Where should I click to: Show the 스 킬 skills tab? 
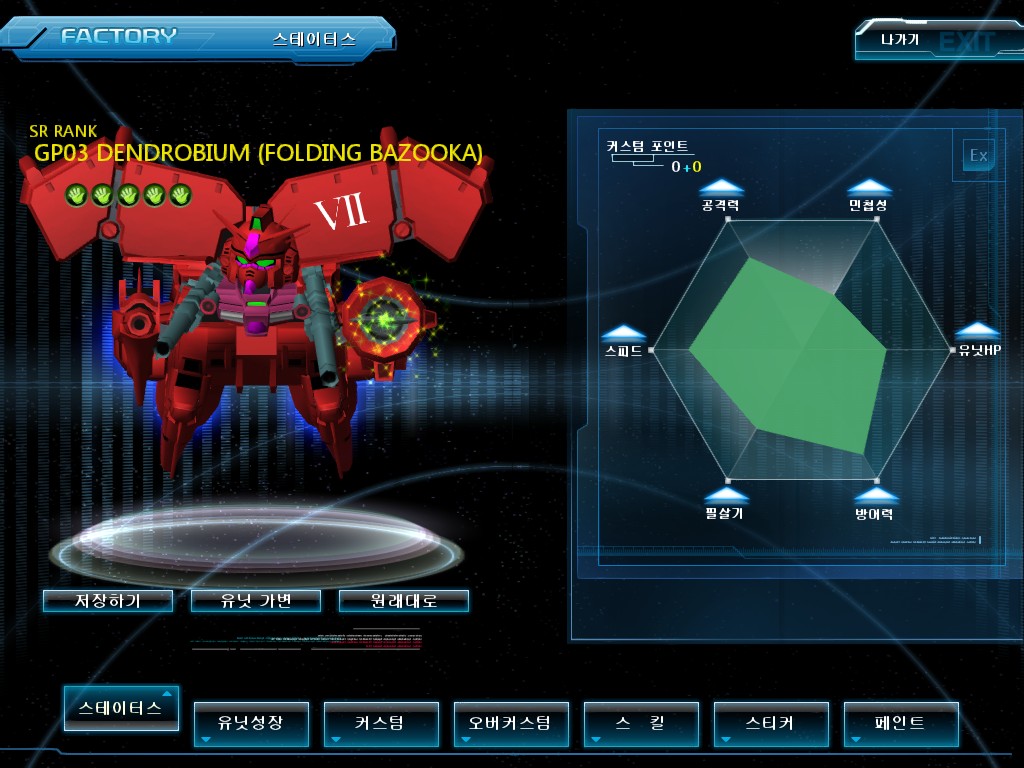(x=640, y=723)
